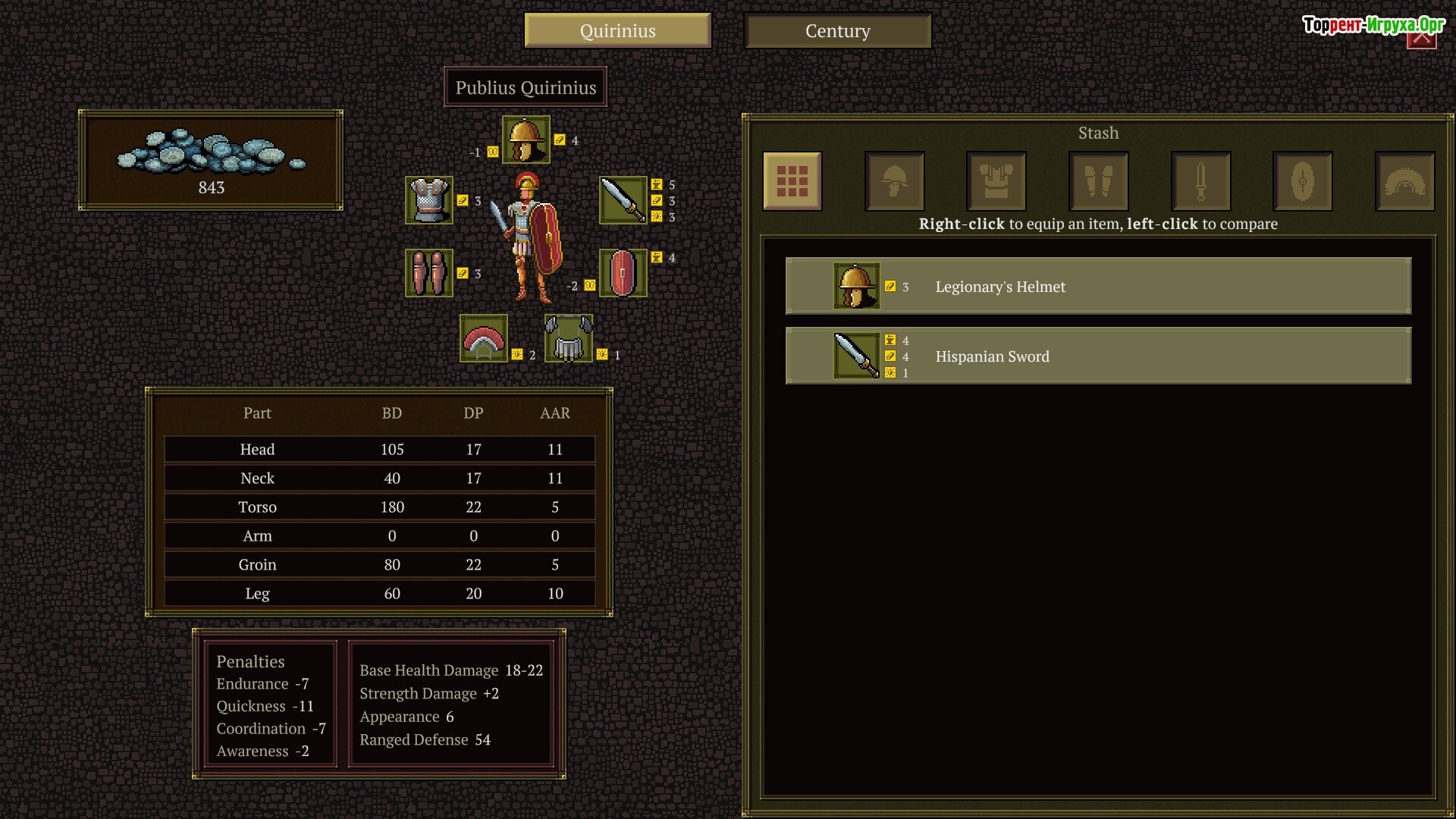Filter stash by shields
Image resolution: width=1456 pixels, height=819 pixels.
(1303, 181)
